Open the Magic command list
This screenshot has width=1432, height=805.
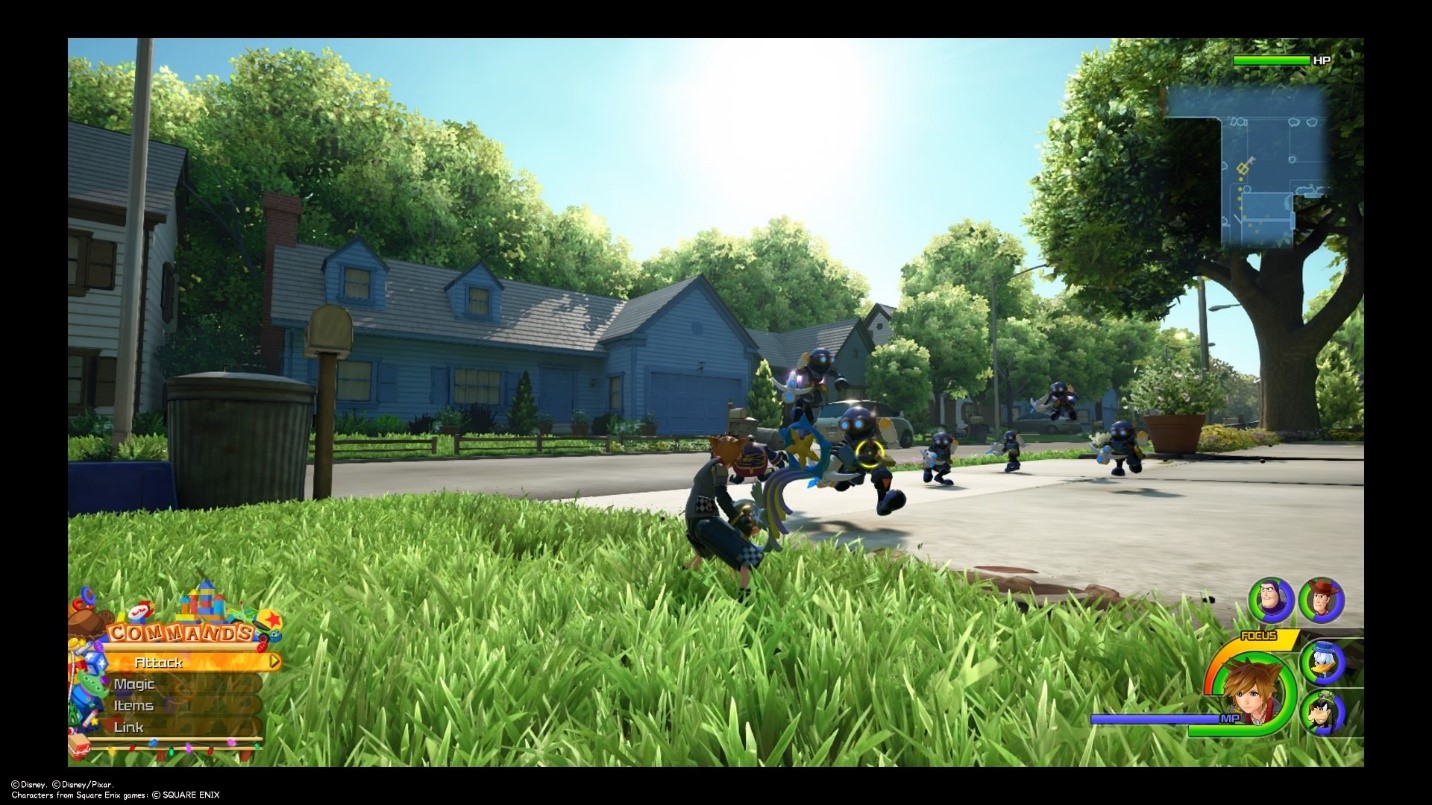point(134,683)
